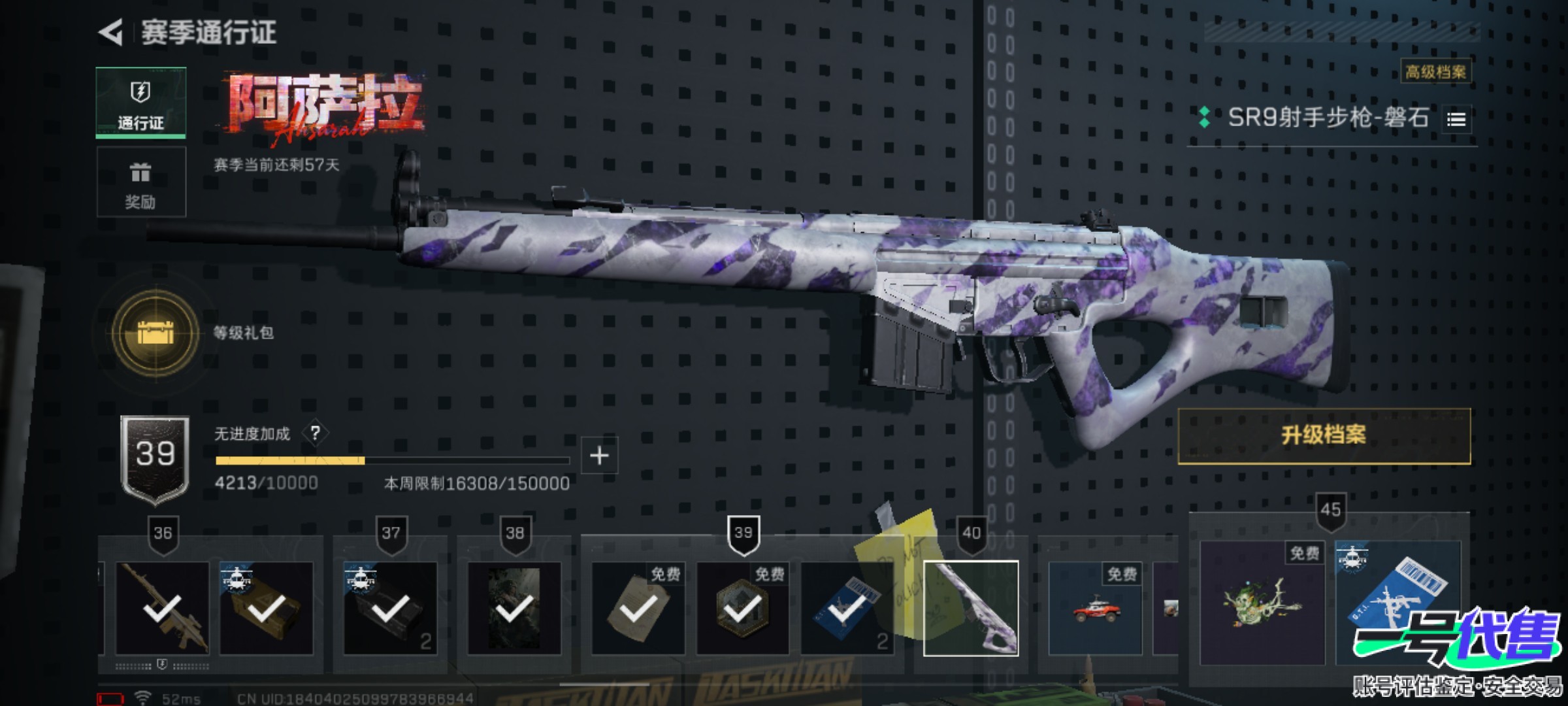
Task: Select the level 45 free green charm reward
Action: coord(1262,602)
